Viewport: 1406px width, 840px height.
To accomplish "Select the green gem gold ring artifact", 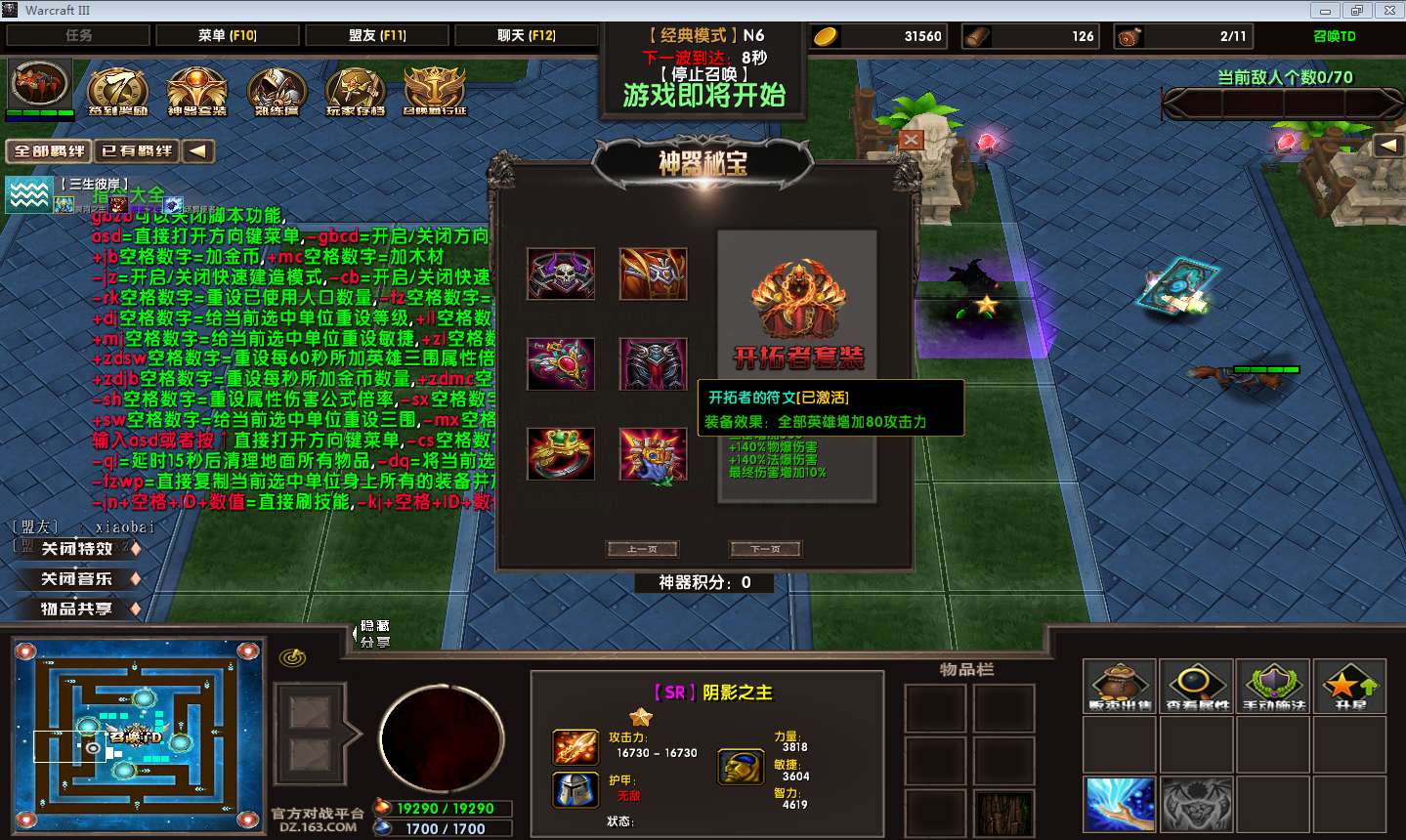I will coord(561,453).
